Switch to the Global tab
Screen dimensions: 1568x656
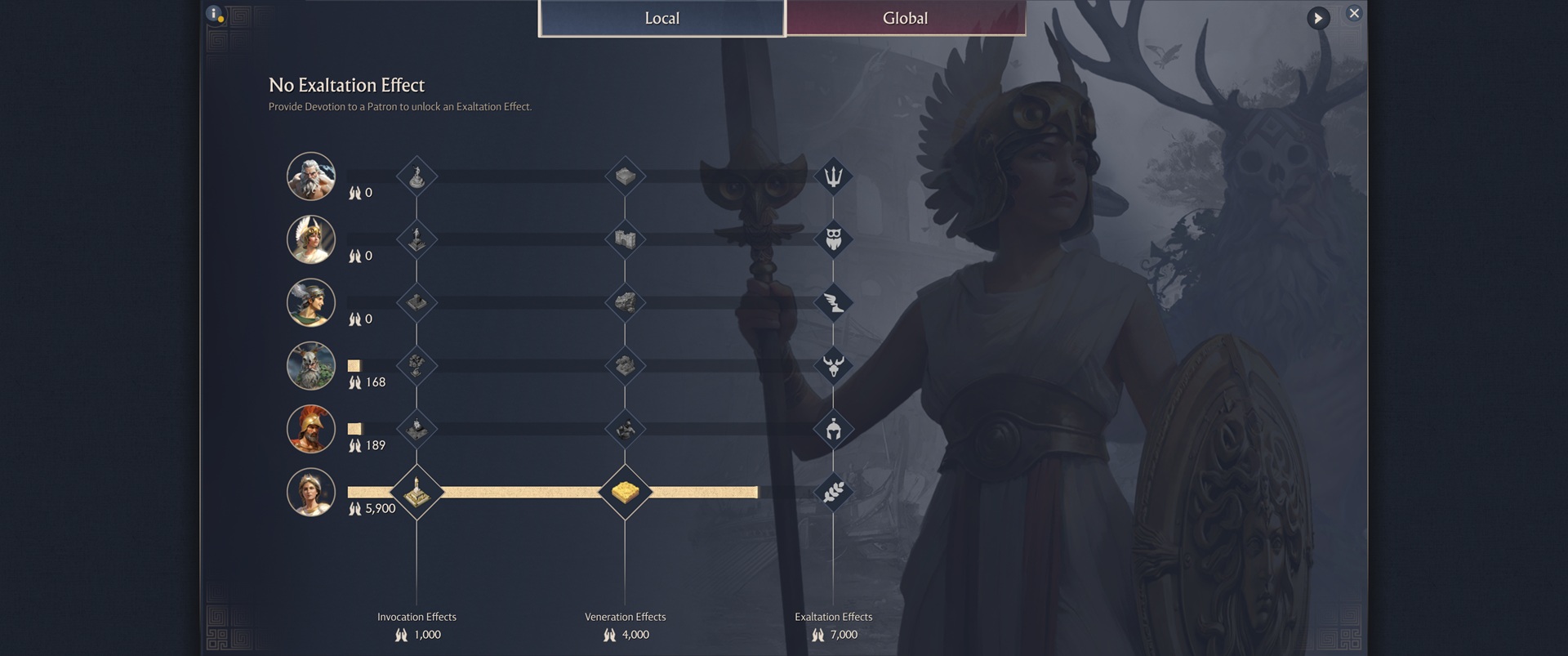tap(905, 18)
